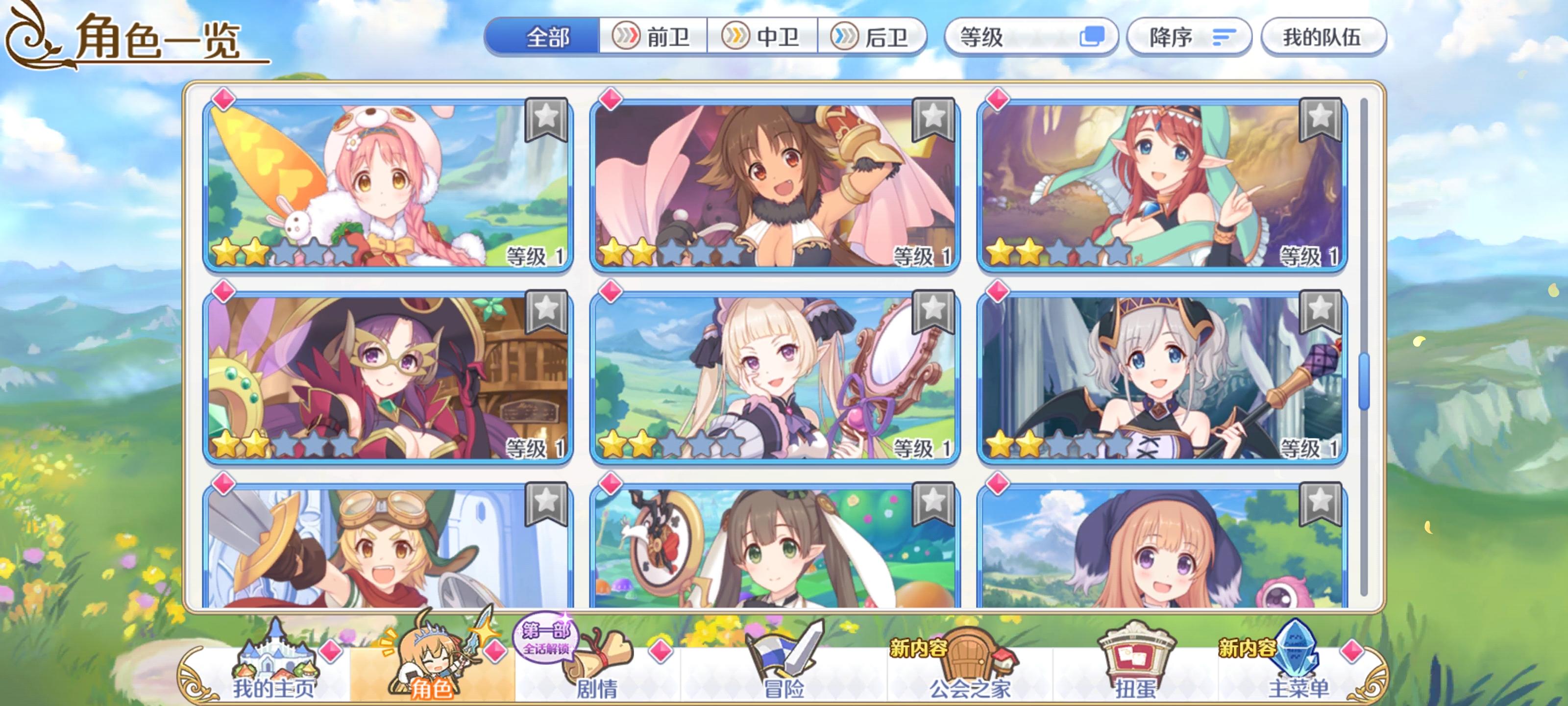Toggle the 降序 sort order icon
The image size is (1568, 706).
[x=1224, y=38]
